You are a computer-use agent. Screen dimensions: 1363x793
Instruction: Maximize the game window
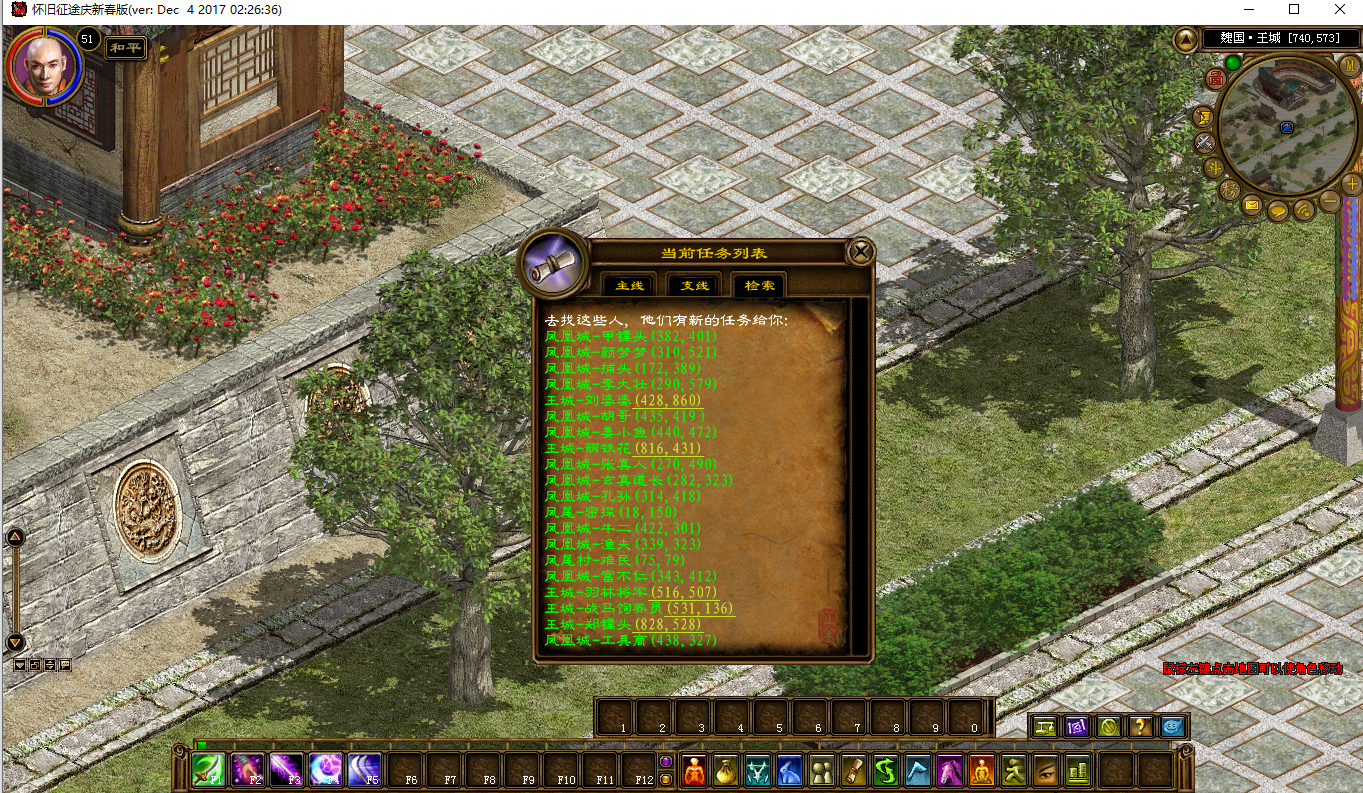click(x=1294, y=9)
